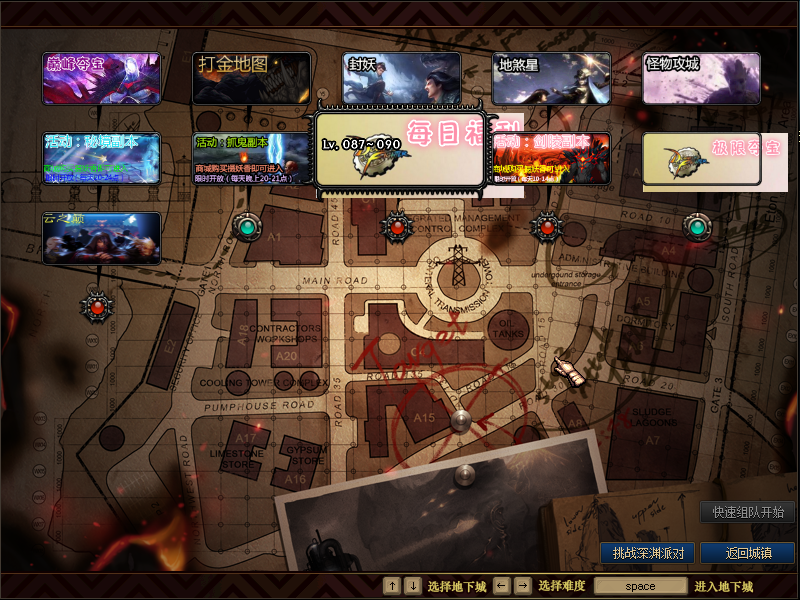The width and height of the screenshot is (800, 600).
Task: Select the 抓鬼副本 activity dungeon
Action: [251, 159]
